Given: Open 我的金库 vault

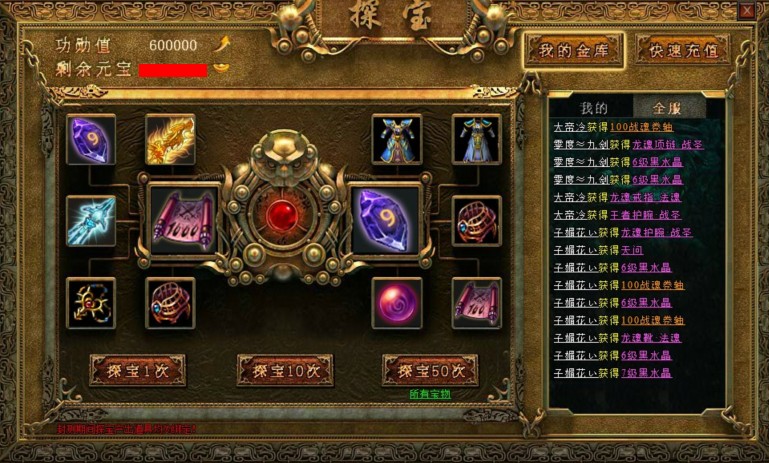Looking at the screenshot, I should point(575,50).
